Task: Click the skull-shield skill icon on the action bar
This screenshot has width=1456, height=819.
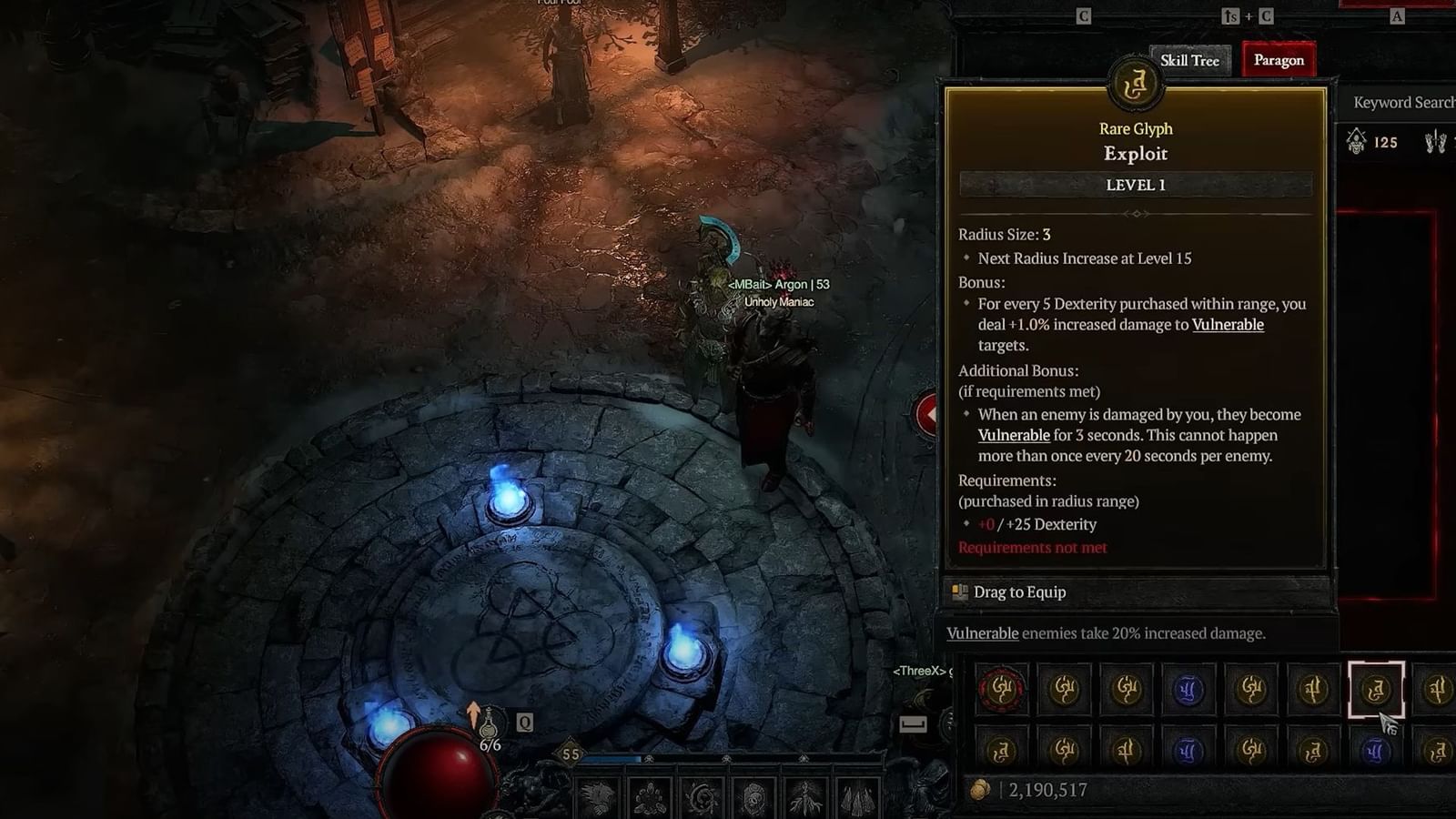Action: pos(754,798)
